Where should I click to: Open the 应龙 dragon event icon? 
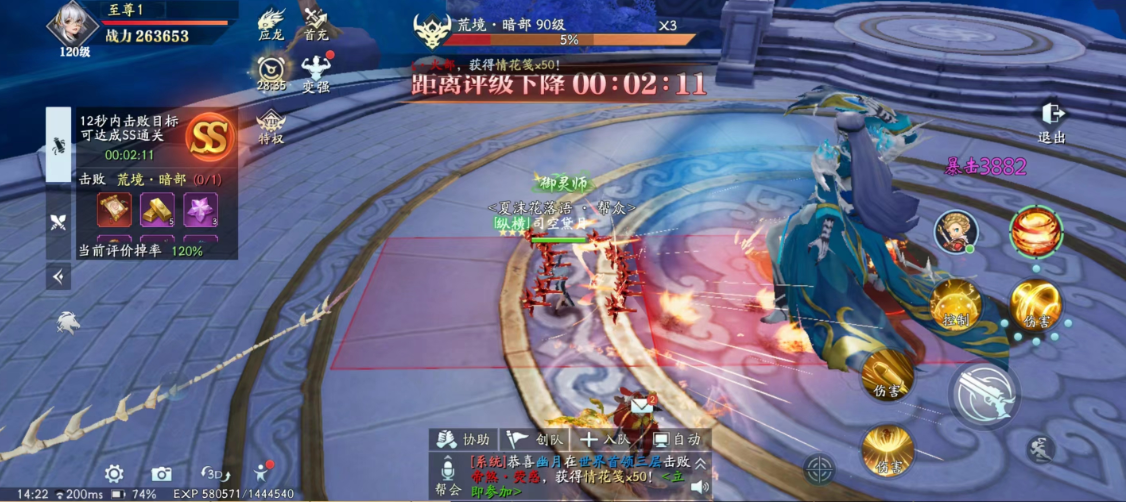tap(271, 23)
